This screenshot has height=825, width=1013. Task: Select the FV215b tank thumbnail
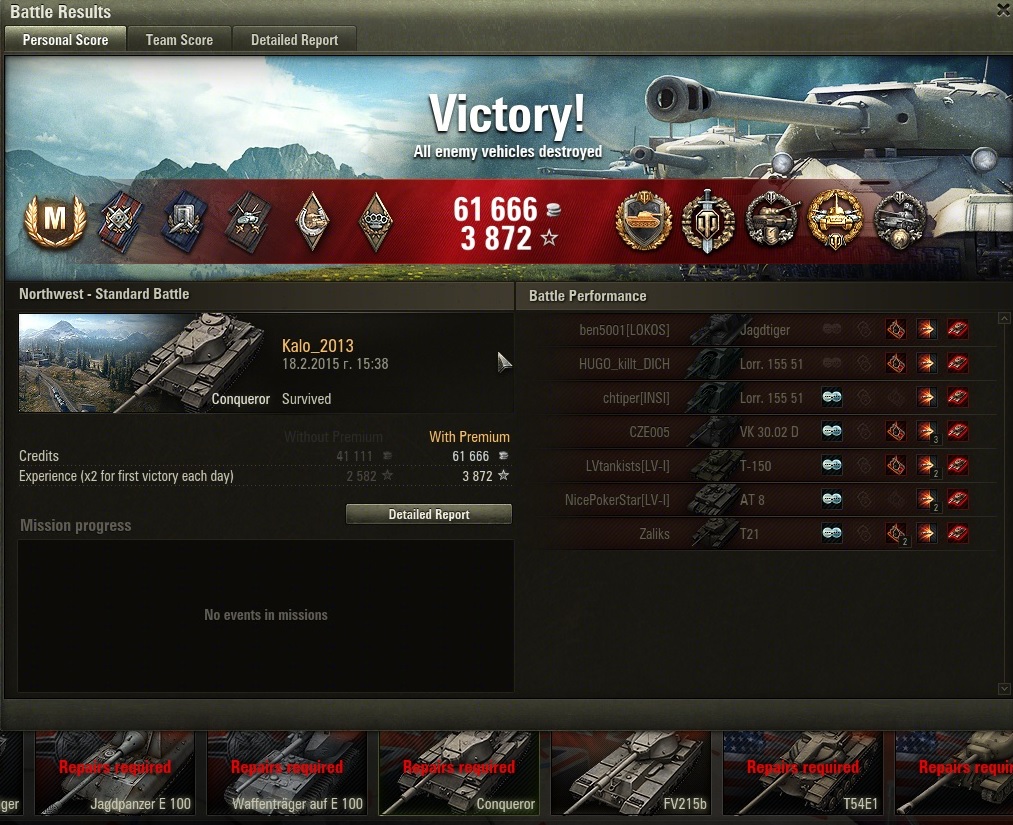pyautogui.click(x=632, y=773)
